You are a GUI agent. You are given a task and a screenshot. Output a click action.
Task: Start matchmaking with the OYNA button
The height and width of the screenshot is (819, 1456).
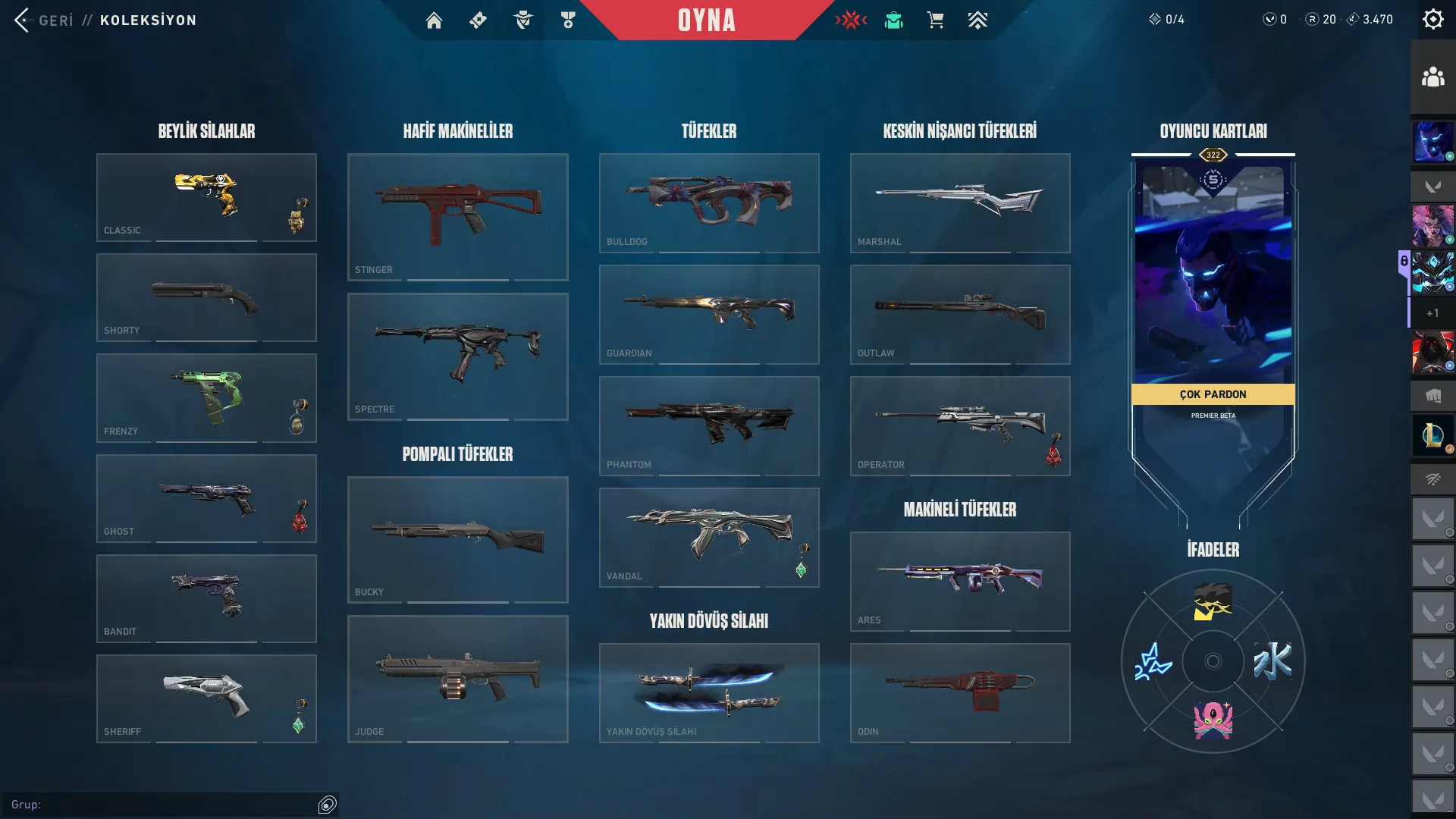pyautogui.click(x=706, y=20)
